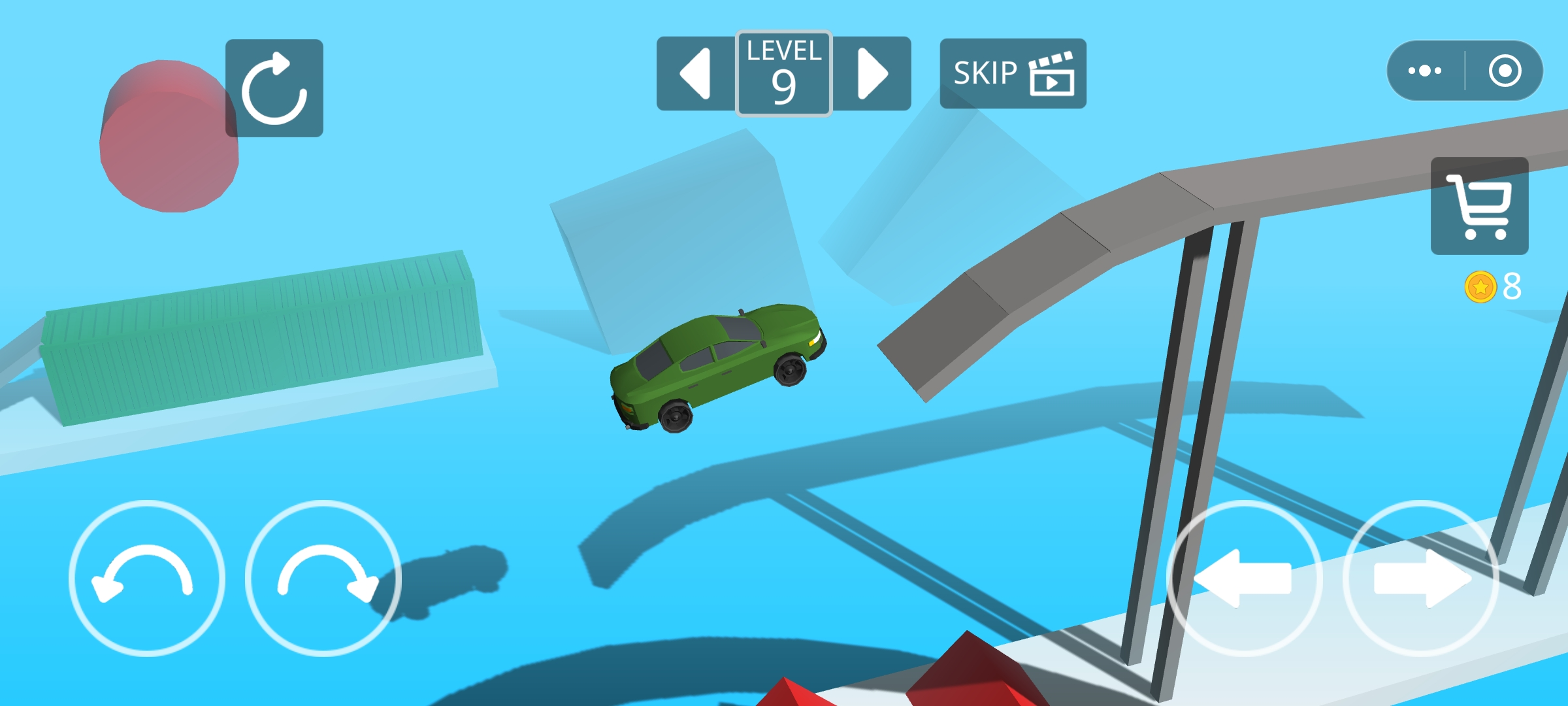Select the LEVEL 9 indicator
The height and width of the screenshot is (706, 1568).
[x=783, y=72]
